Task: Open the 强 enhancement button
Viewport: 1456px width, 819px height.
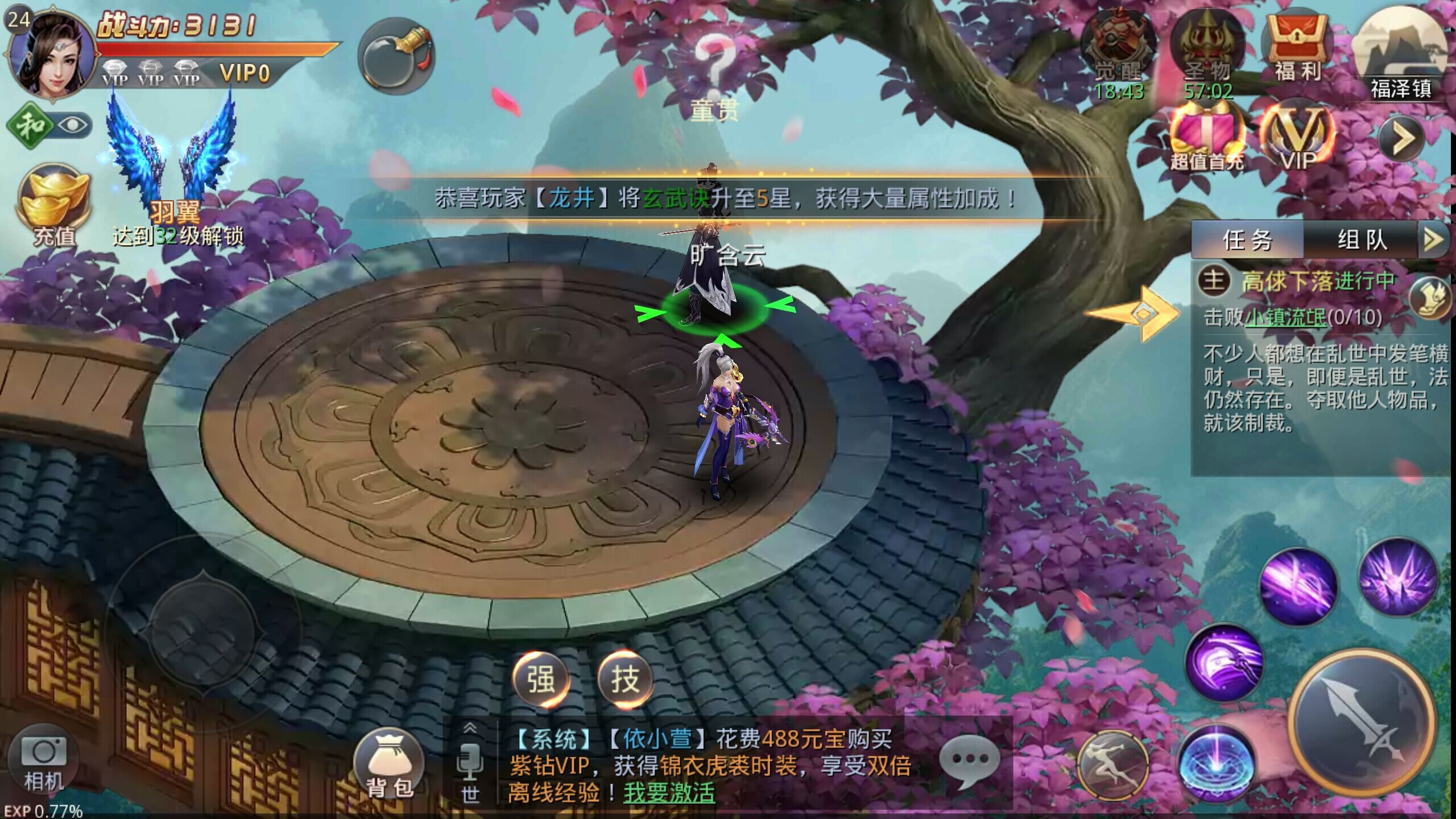Action: click(541, 679)
